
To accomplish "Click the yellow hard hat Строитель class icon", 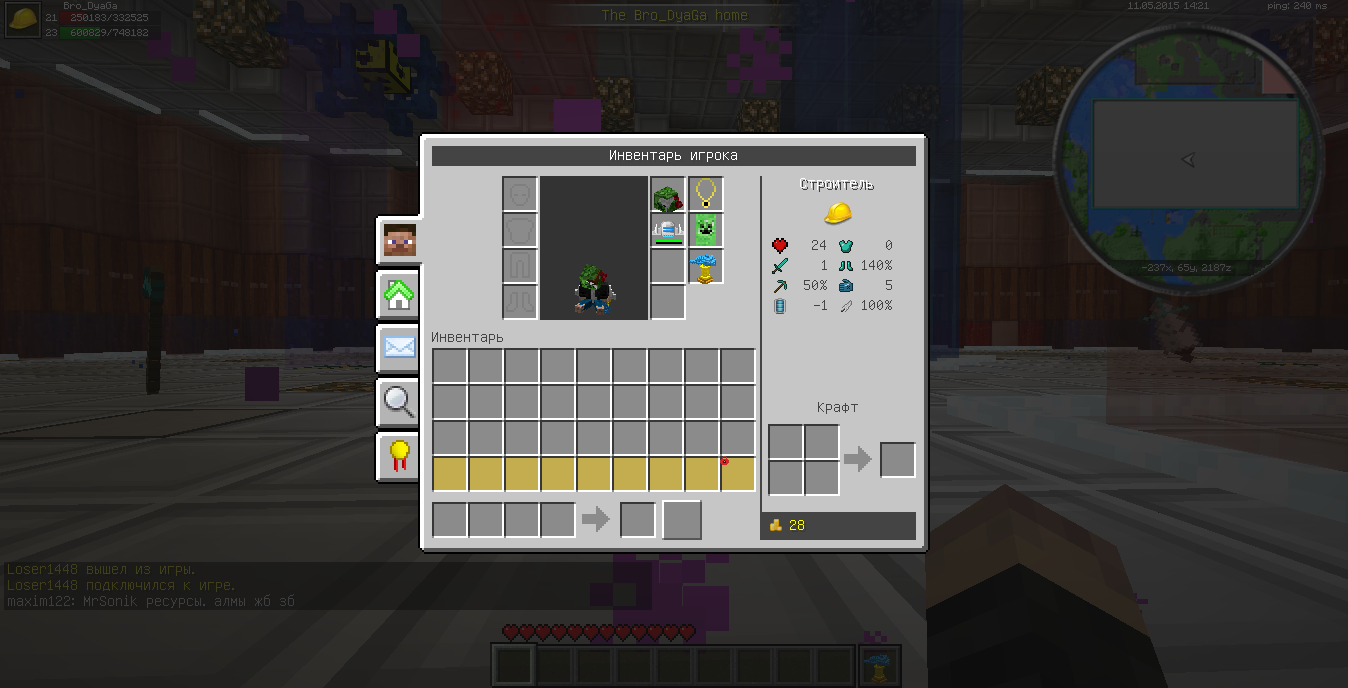I will pos(838,213).
